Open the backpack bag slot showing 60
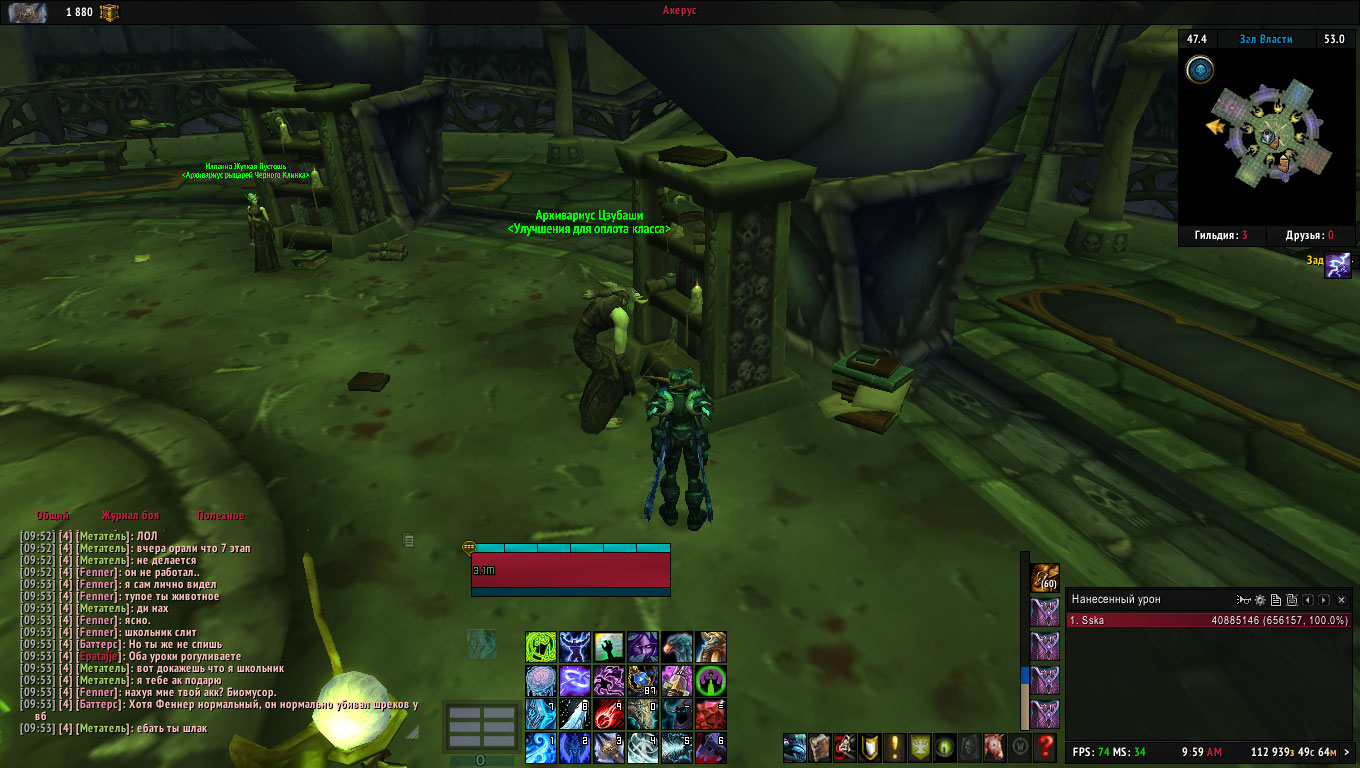This screenshot has width=1360, height=768. pos(1045,578)
